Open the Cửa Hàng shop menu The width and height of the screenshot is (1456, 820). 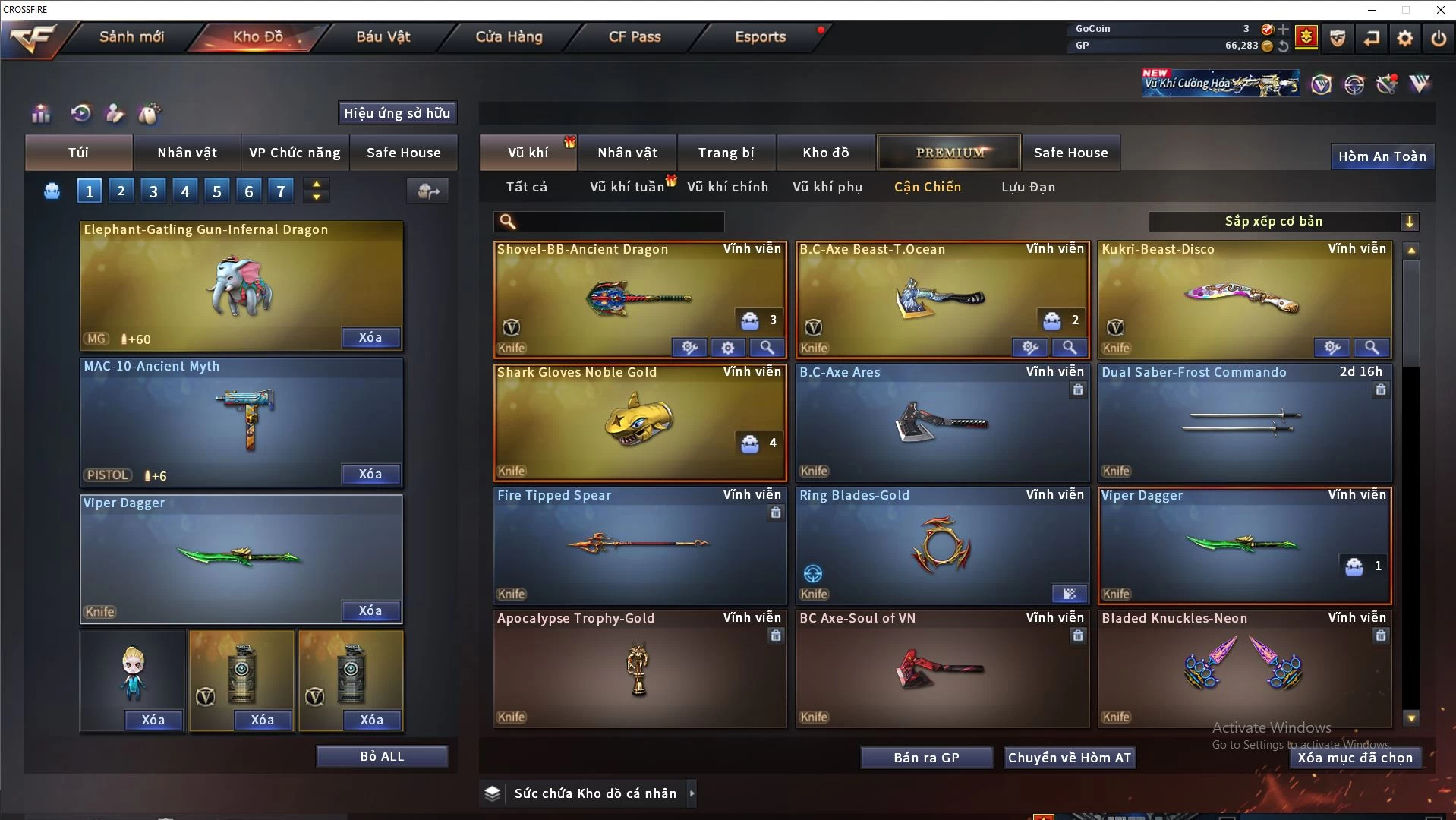[x=509, y=36]
